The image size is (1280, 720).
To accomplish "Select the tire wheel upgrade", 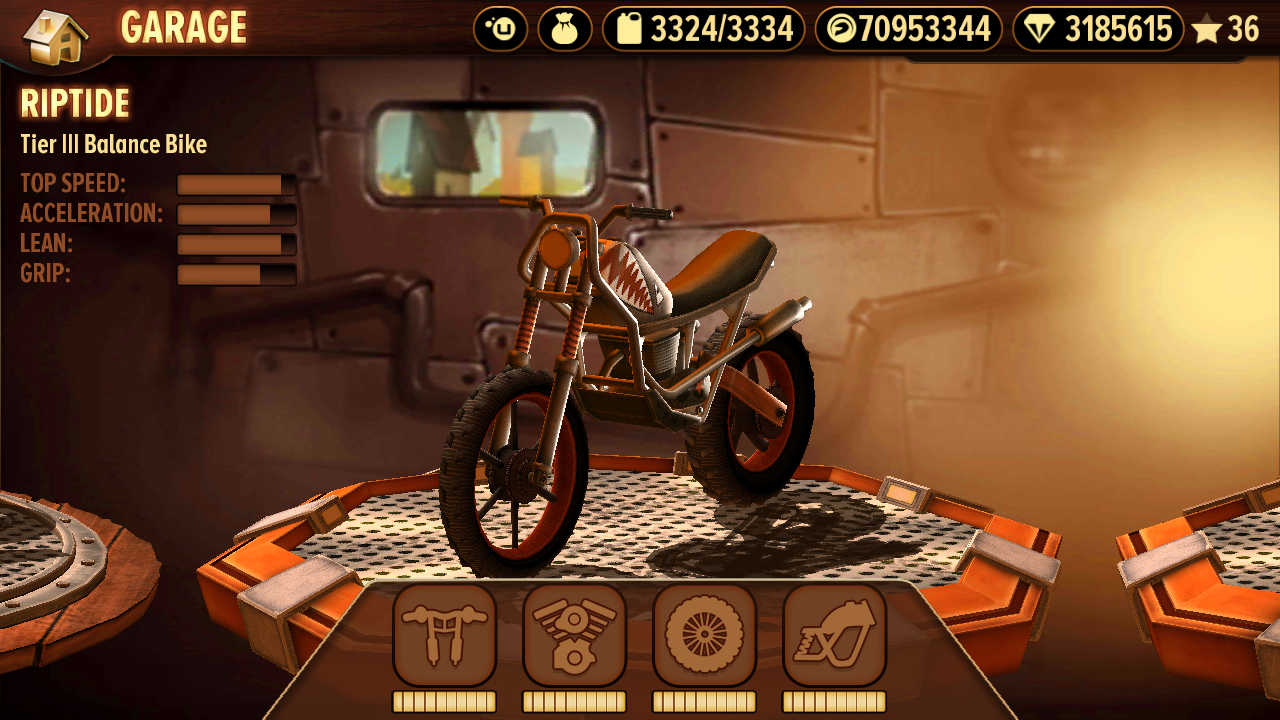I will 704,635.
